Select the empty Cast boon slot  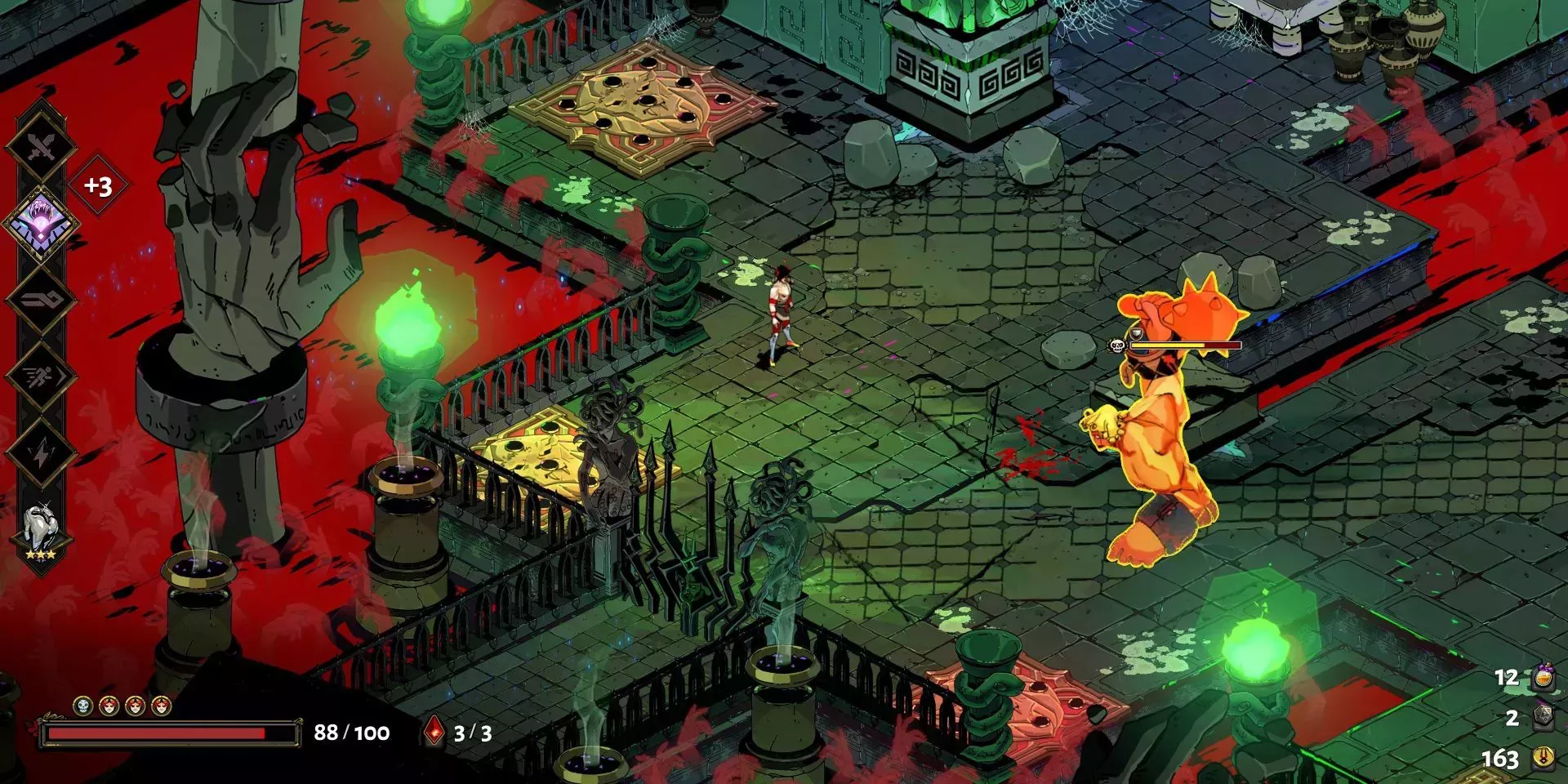click(40, 299)
